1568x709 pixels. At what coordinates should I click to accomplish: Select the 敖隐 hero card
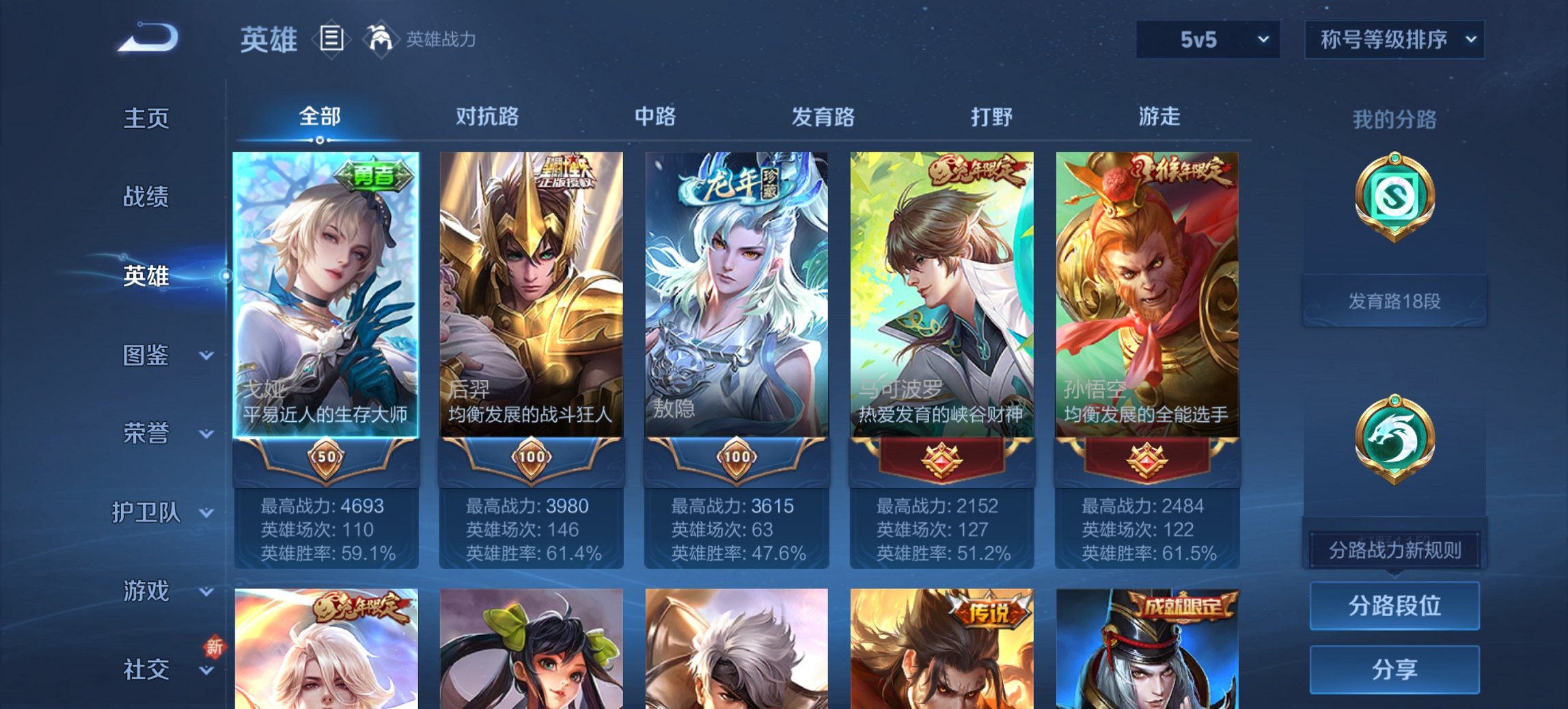click(x=738, y=294)
